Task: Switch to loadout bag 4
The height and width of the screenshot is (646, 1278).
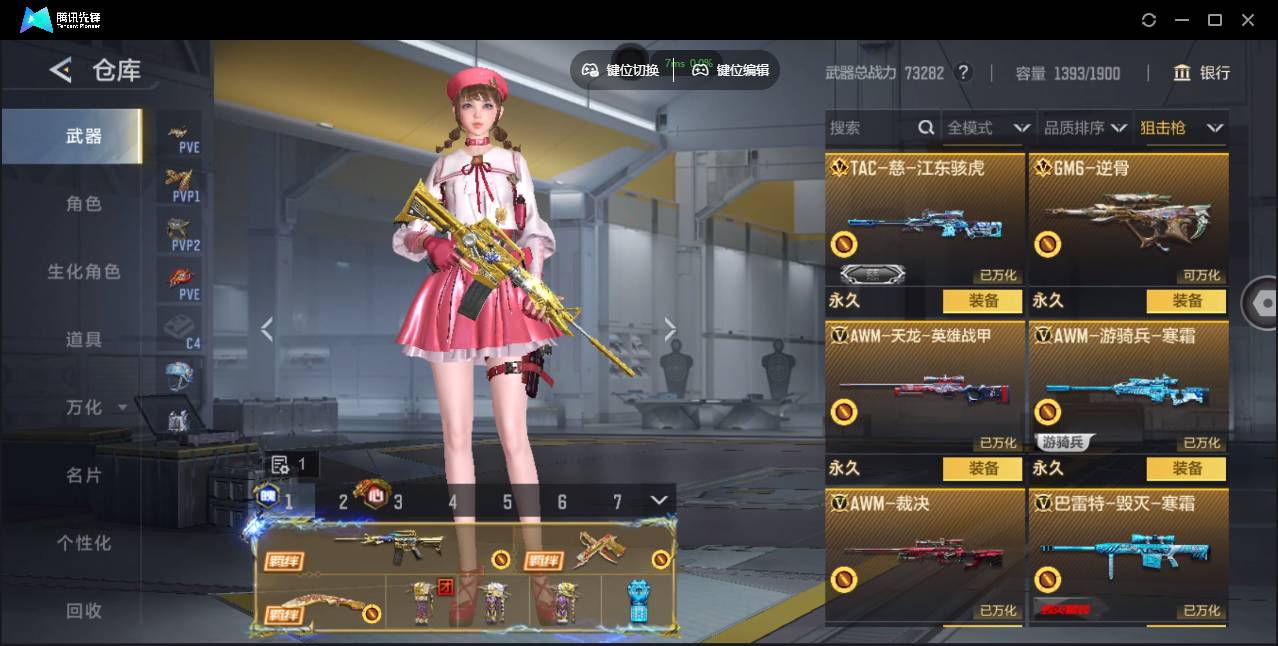Action: click(452, 502)
